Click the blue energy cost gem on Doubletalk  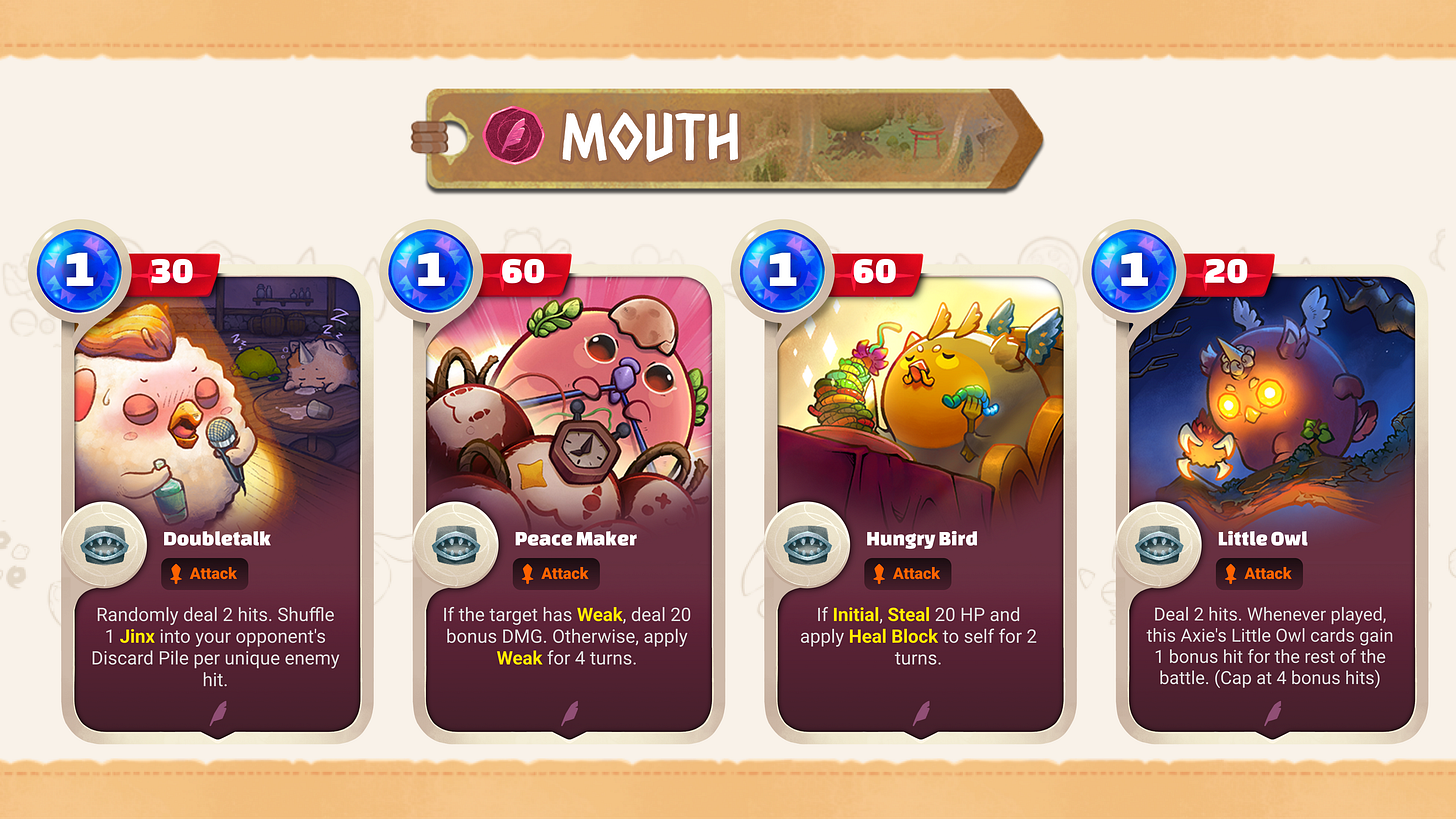(x=79, y=270)
